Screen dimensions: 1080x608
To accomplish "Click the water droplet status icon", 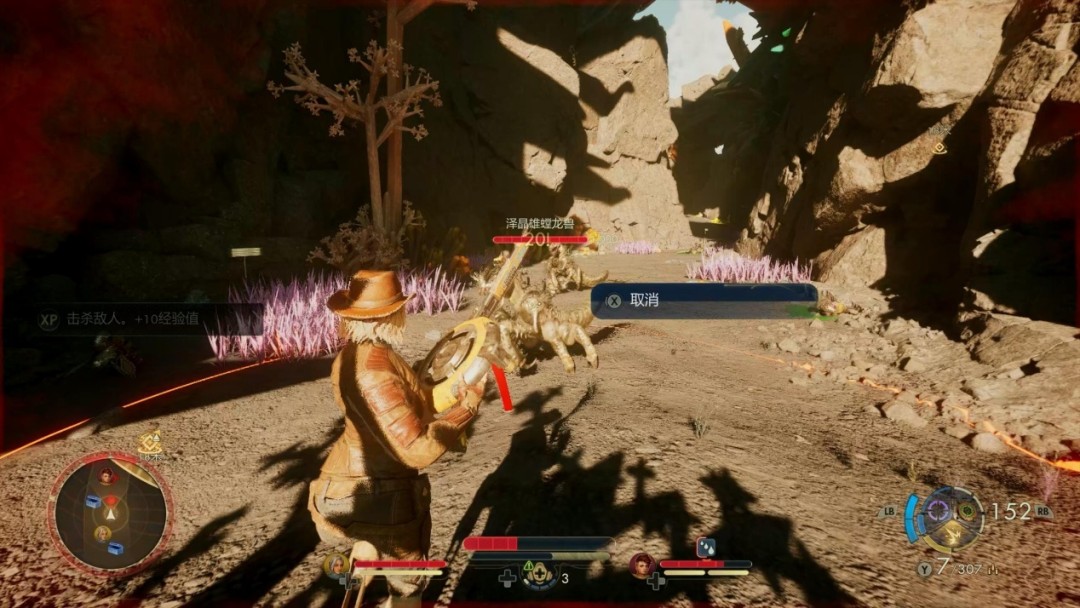I will pos(706,547).
